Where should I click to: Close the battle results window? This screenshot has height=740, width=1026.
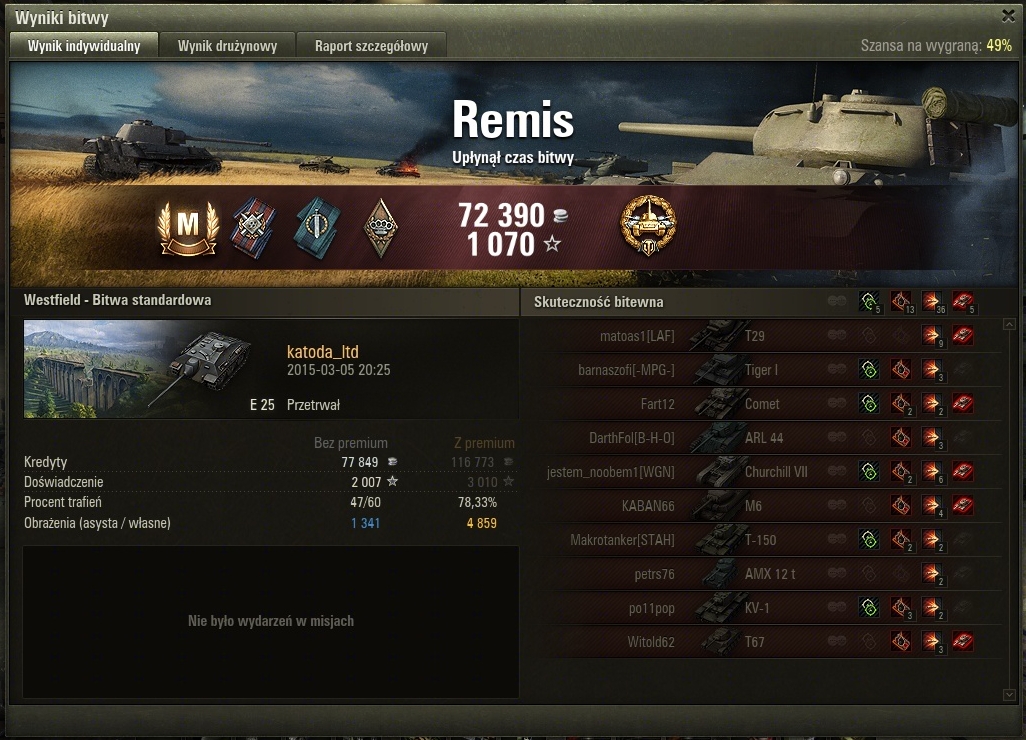(x=1008, y=16)
